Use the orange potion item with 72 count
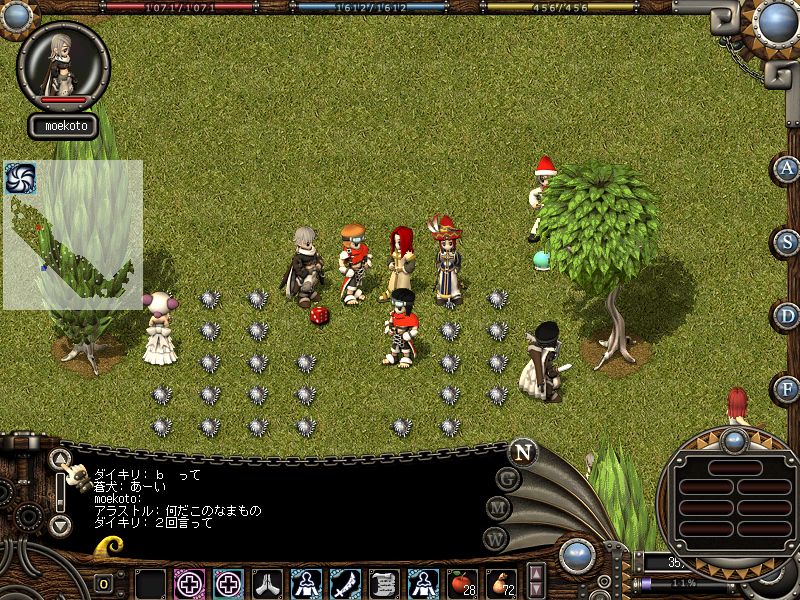The width and height of the screenshot is (800, 600). click(x=499, y=582)
